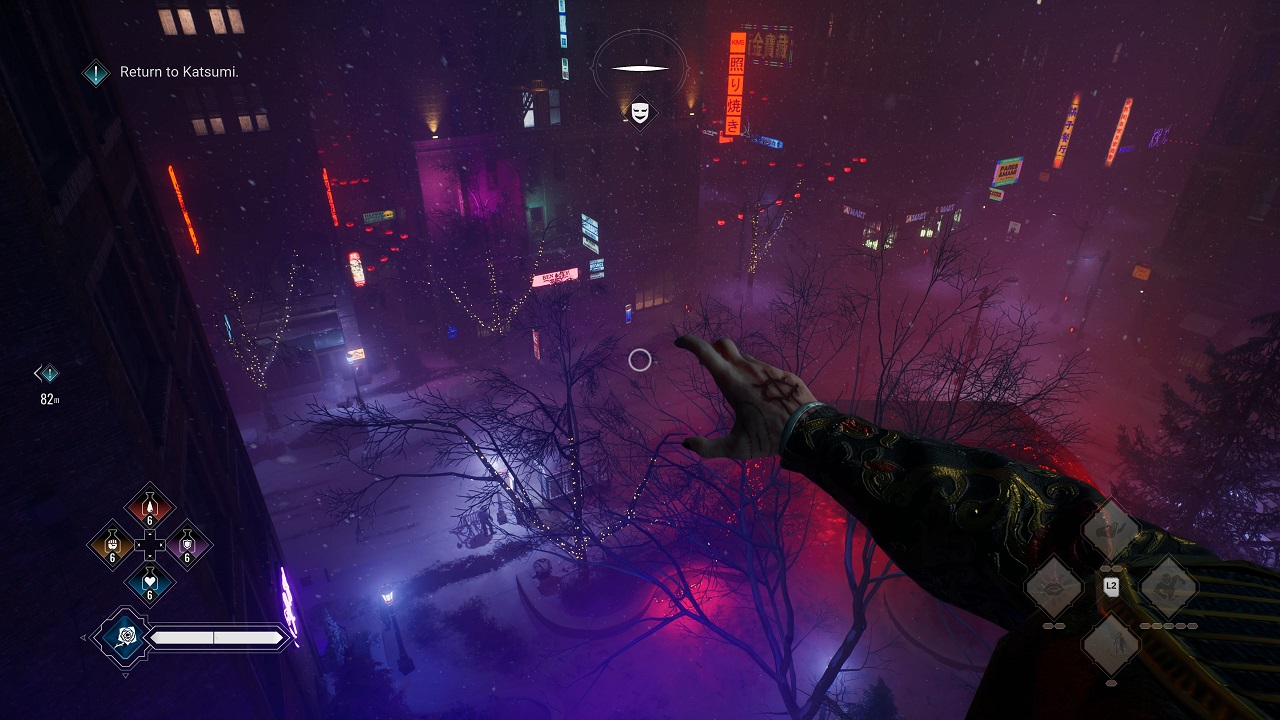The height and width of the screenshot is (720, 1280).
Task: Click the rose emblem beside the health bar
Action: (x=125, y=637)
